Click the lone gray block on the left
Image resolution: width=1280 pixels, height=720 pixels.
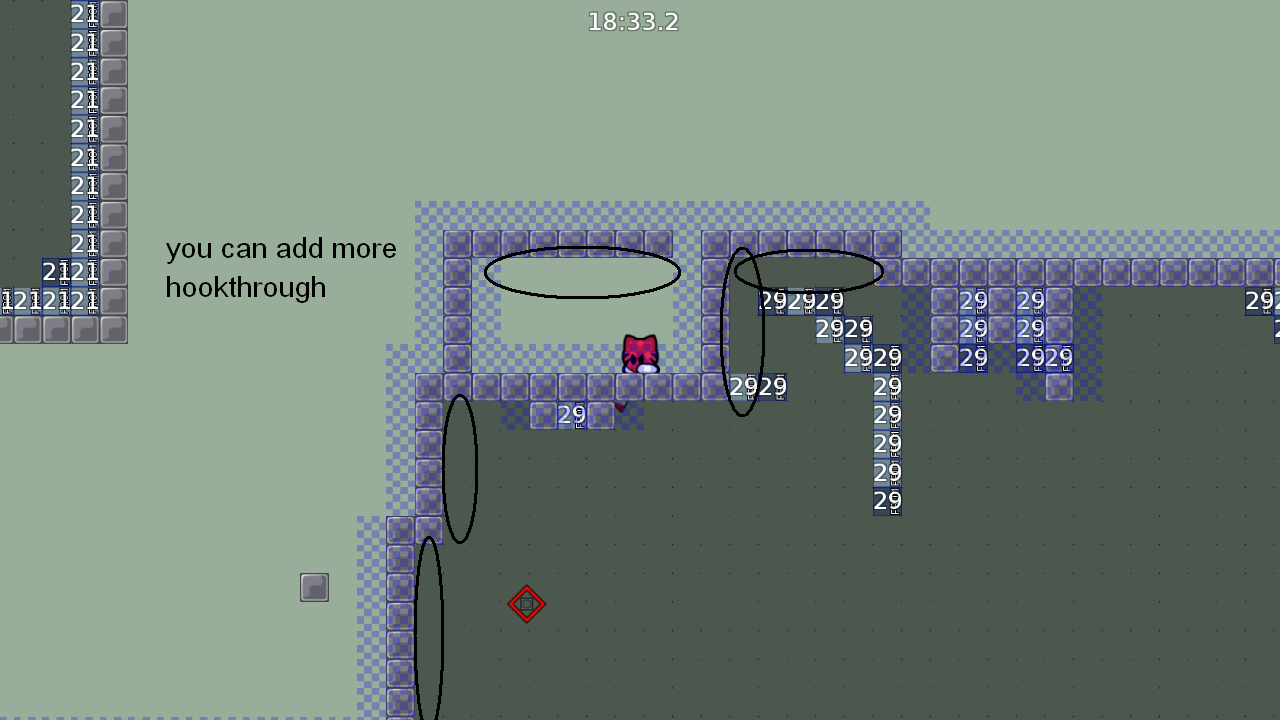tap(315, 587)
